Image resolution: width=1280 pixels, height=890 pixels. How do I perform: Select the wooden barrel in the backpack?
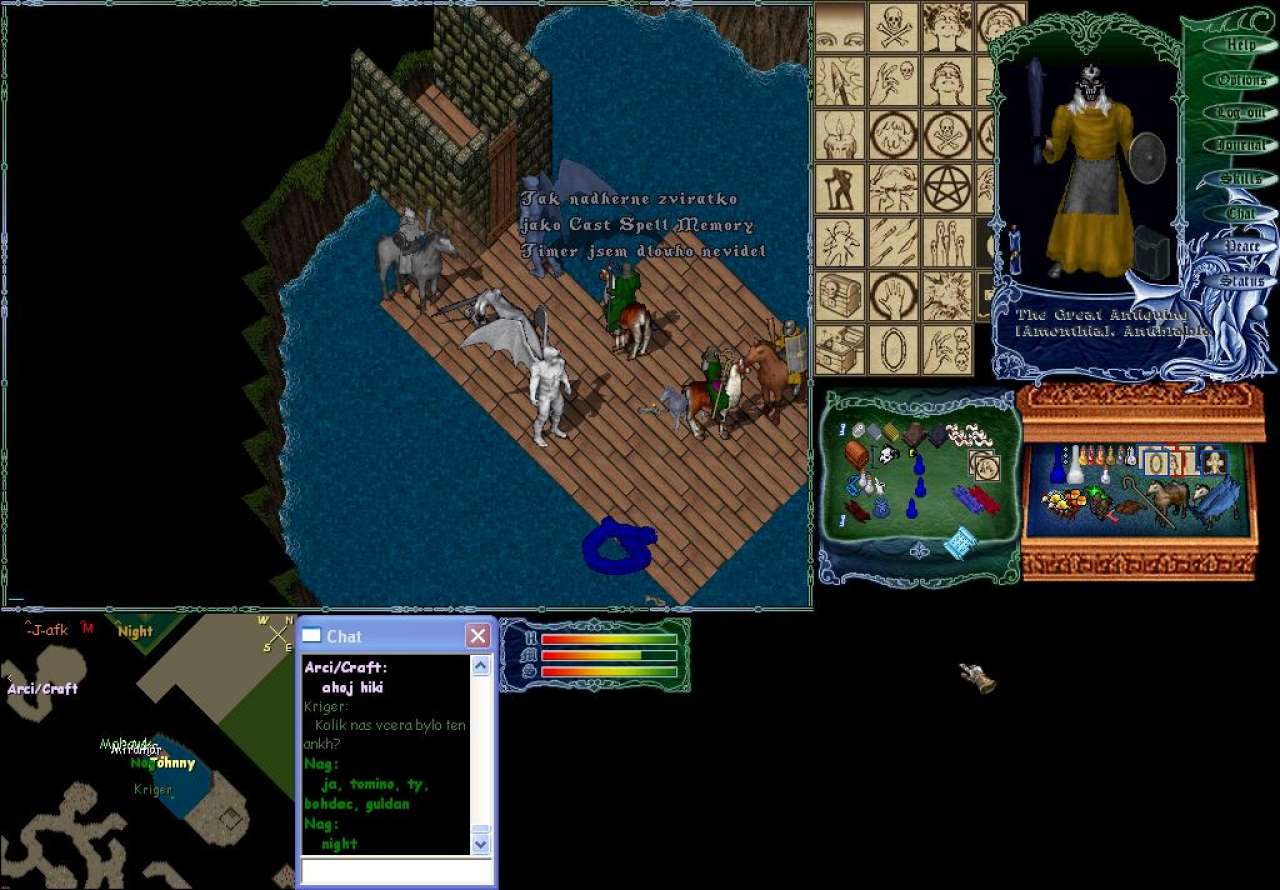click(x=856, y=455)
